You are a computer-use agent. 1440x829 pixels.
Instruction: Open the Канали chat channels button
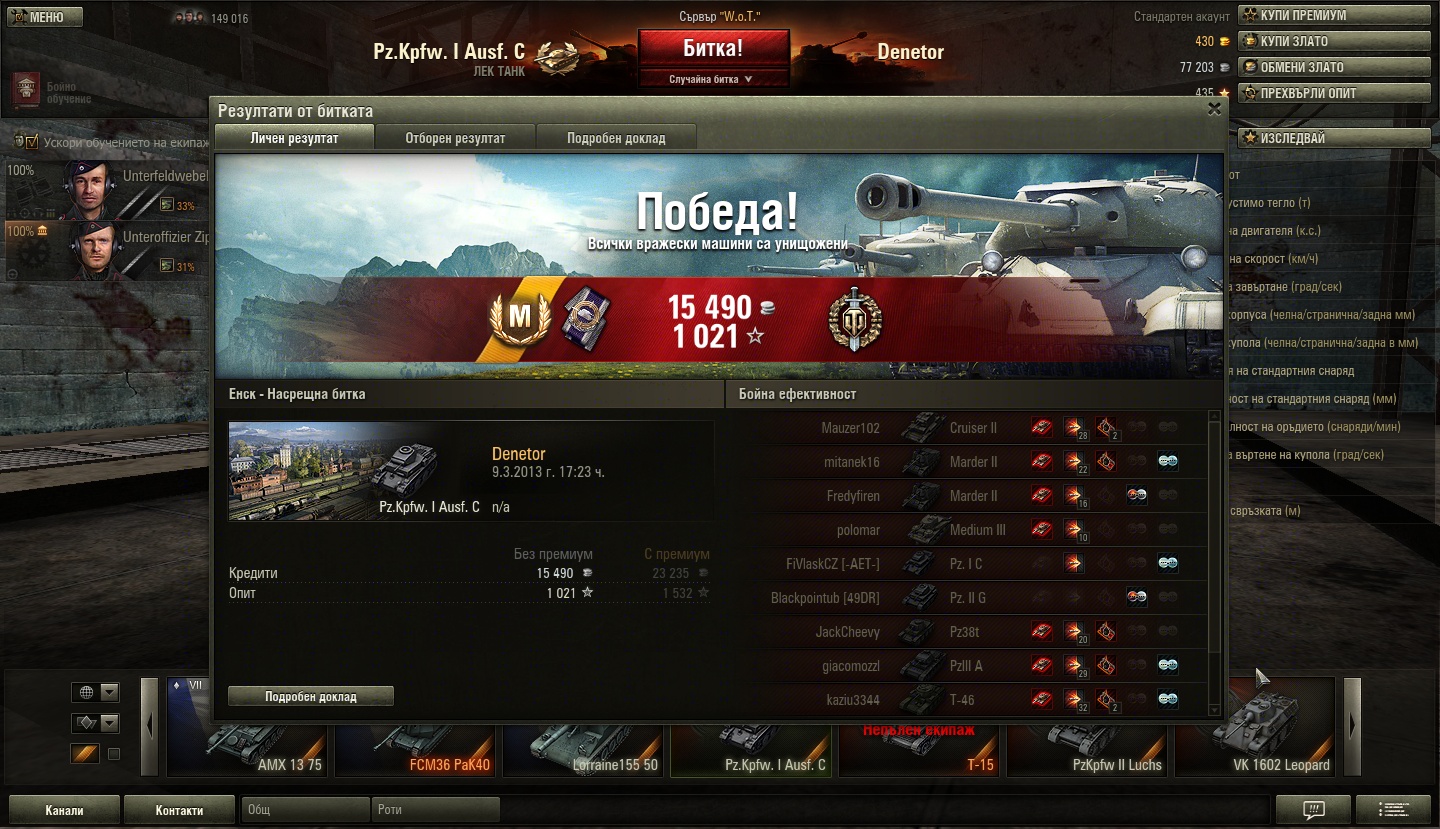point(64,810)
